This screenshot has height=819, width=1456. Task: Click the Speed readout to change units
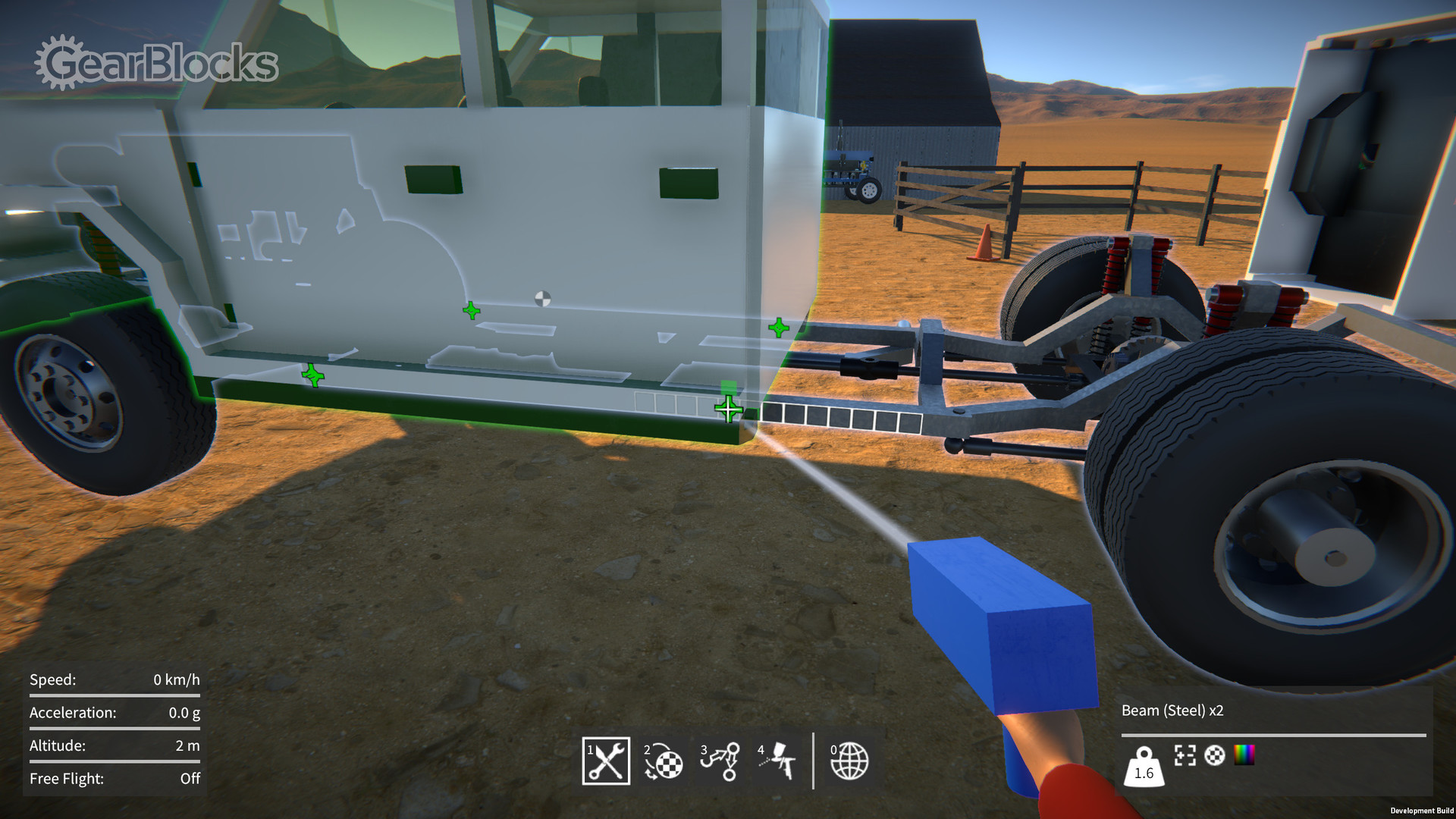114,680
